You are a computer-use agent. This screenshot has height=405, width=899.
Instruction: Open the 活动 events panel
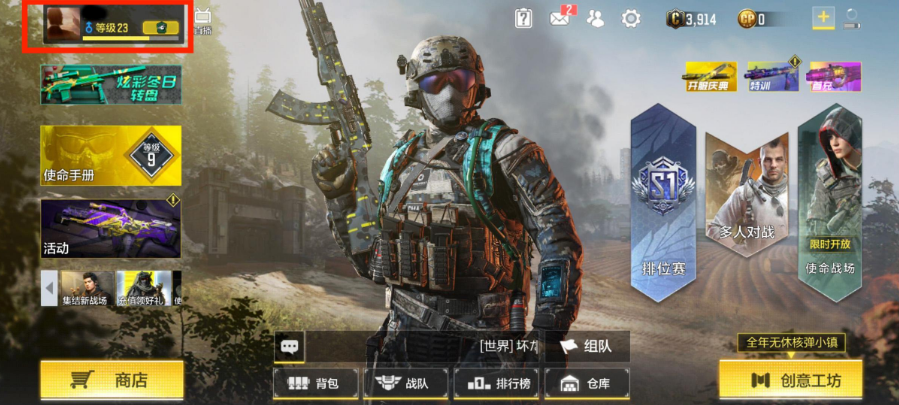[x=110, y=228]
